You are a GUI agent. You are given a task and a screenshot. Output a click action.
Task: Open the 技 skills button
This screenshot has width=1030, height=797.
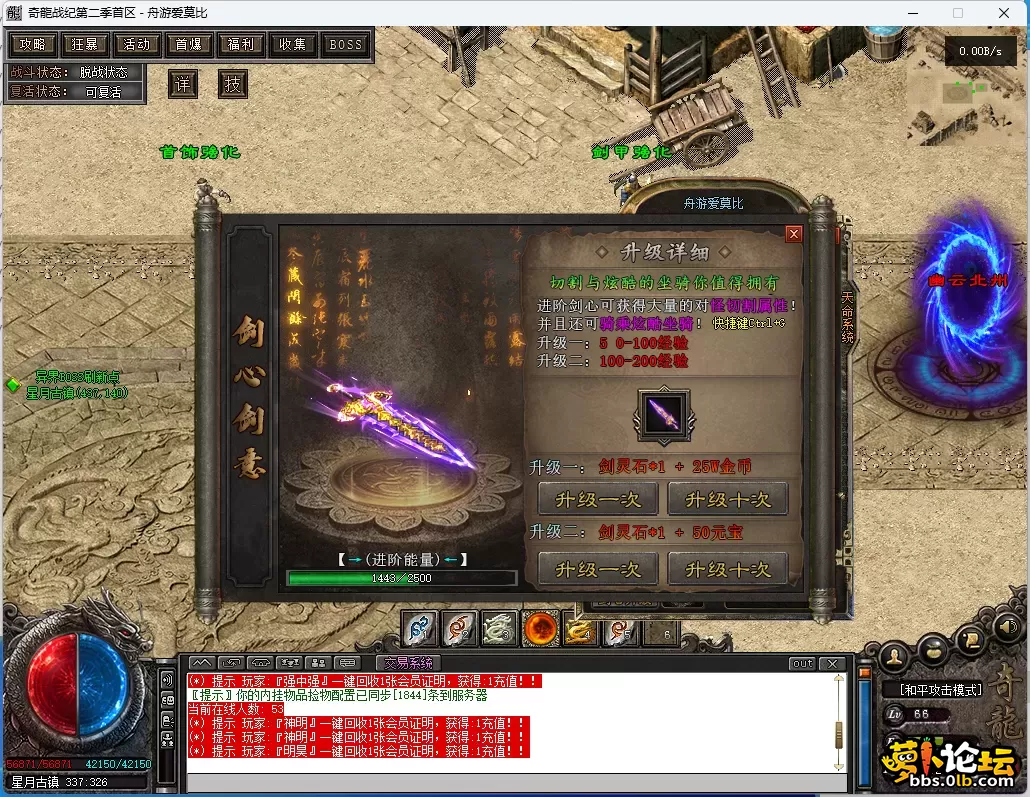click(x=232, y=84)
